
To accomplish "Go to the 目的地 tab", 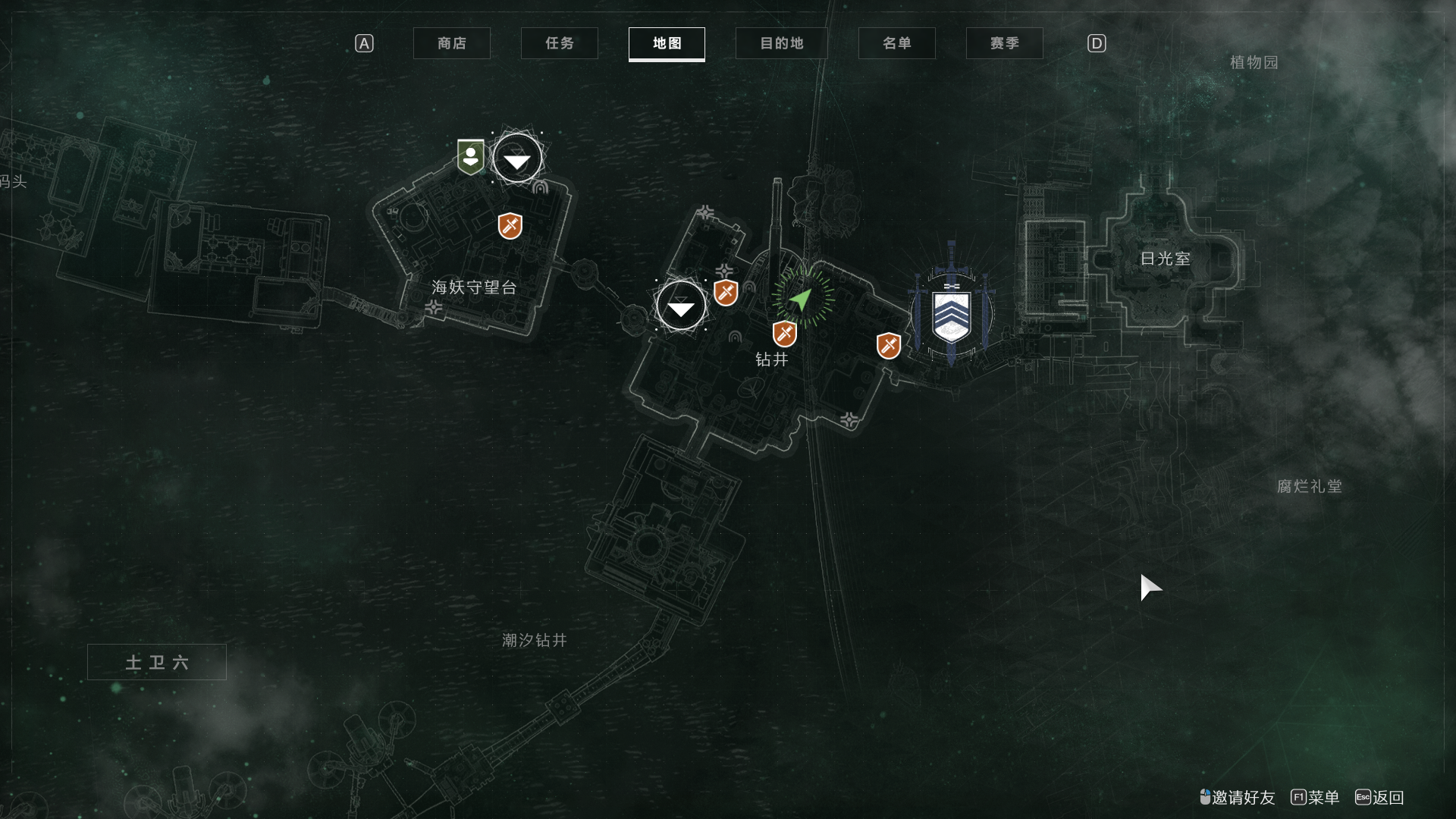I will coord(781,43).
